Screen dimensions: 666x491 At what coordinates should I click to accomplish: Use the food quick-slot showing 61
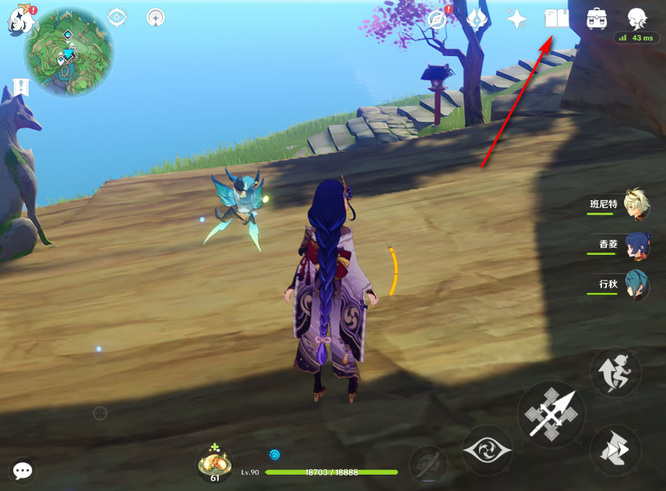[213, 463]
